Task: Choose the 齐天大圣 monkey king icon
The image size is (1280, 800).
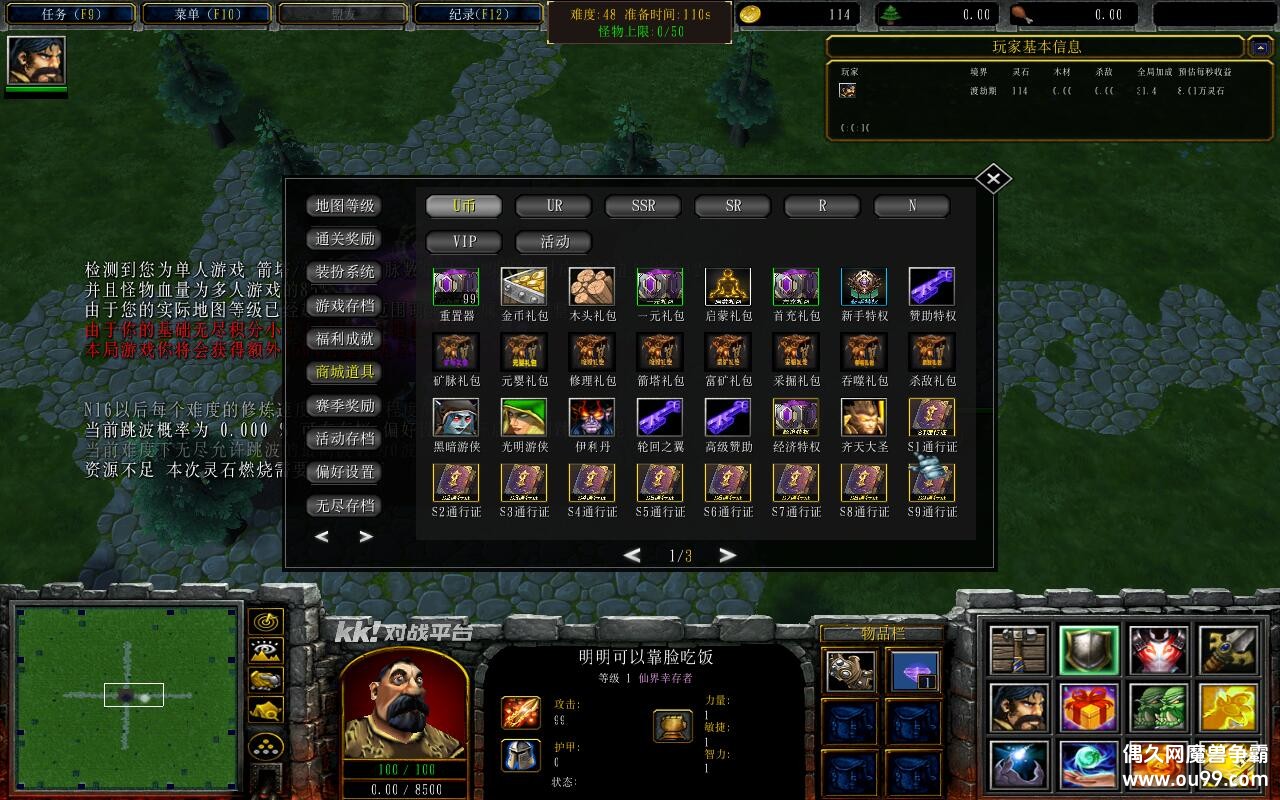Action: [x=864, y=418]
